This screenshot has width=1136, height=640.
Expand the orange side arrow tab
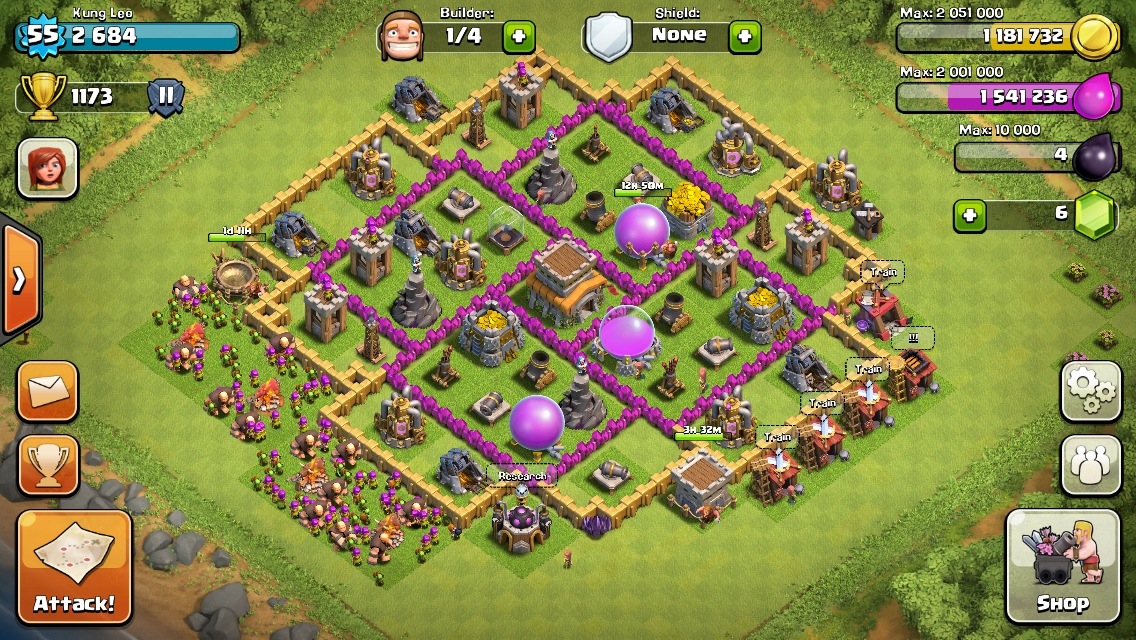(x=19, y=279)
